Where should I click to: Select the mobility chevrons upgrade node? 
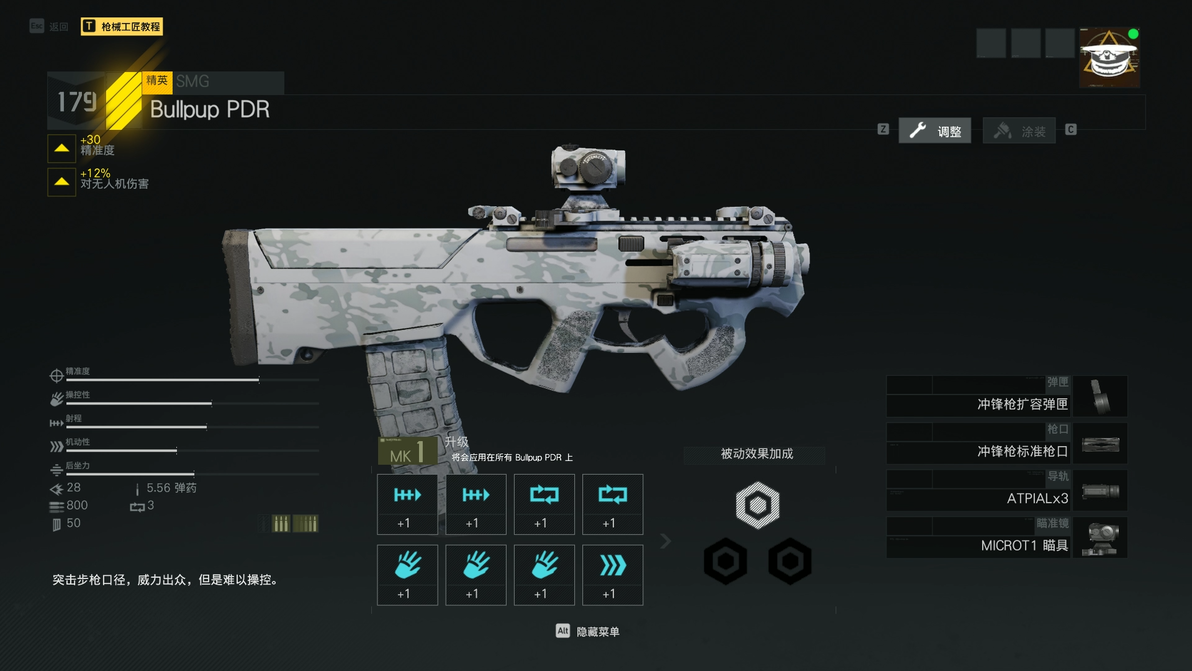tap(612, 574)
